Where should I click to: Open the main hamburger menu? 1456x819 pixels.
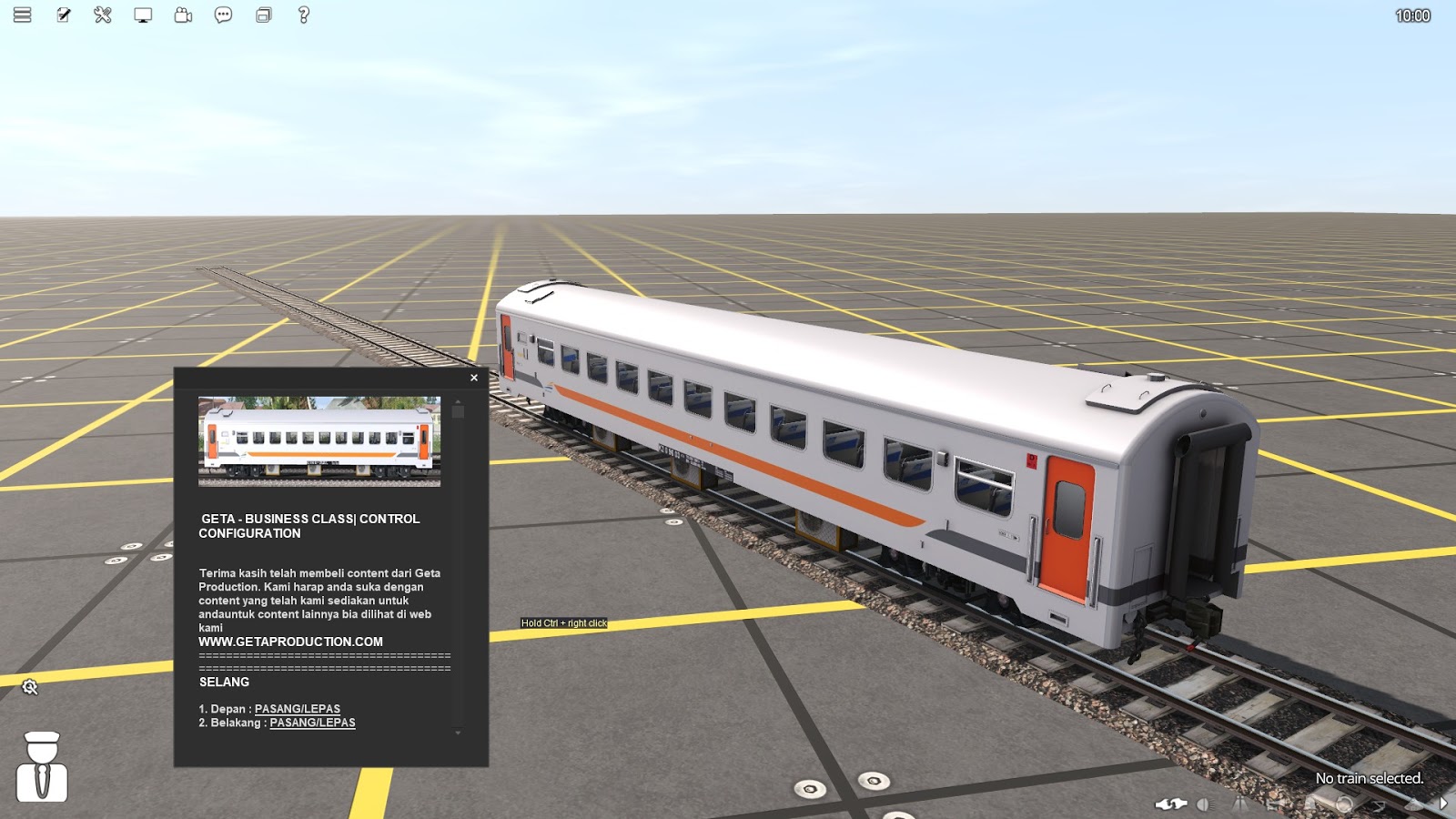click(20, 15)
